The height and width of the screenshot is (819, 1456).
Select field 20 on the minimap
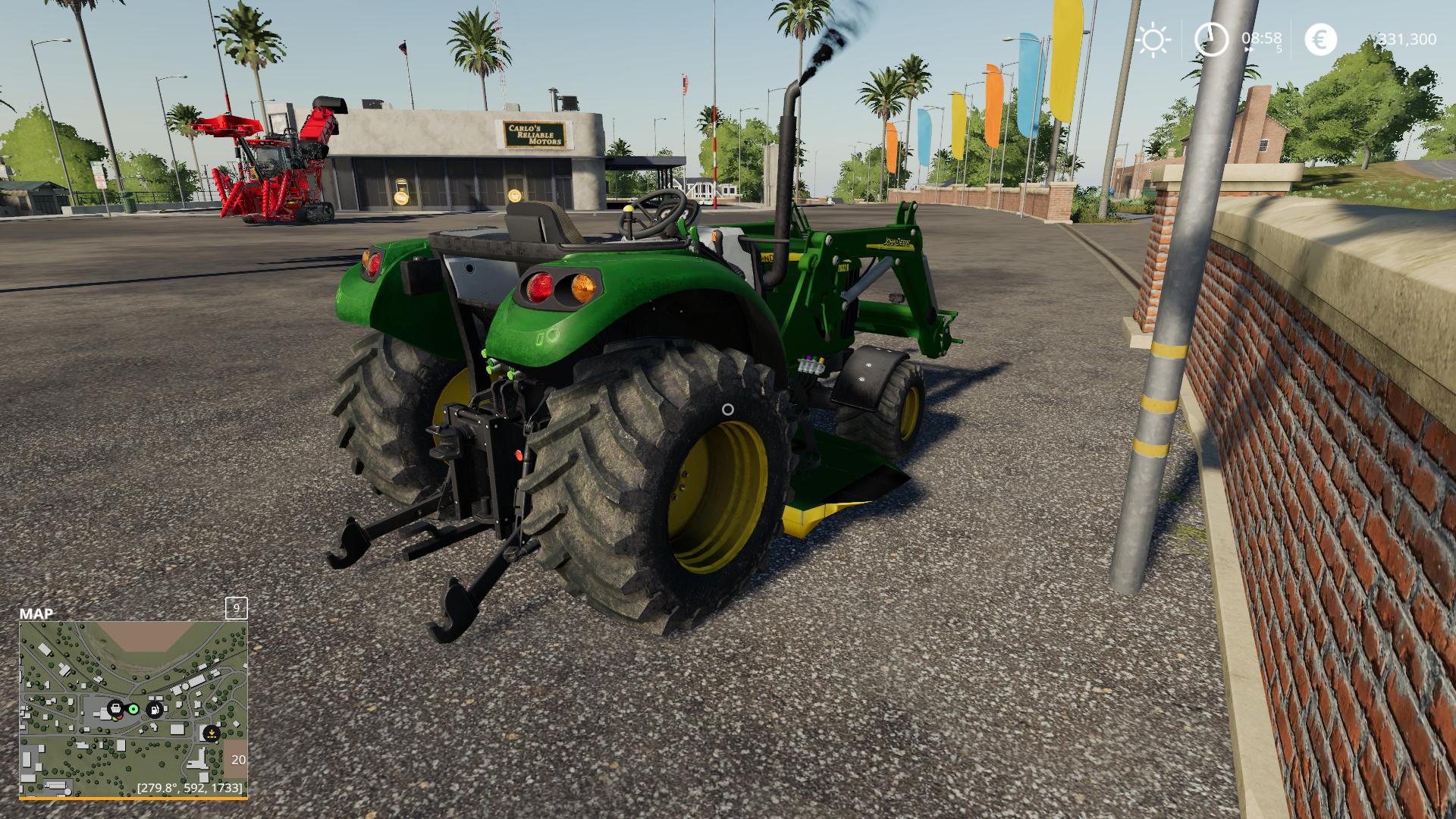coord(237,759)
